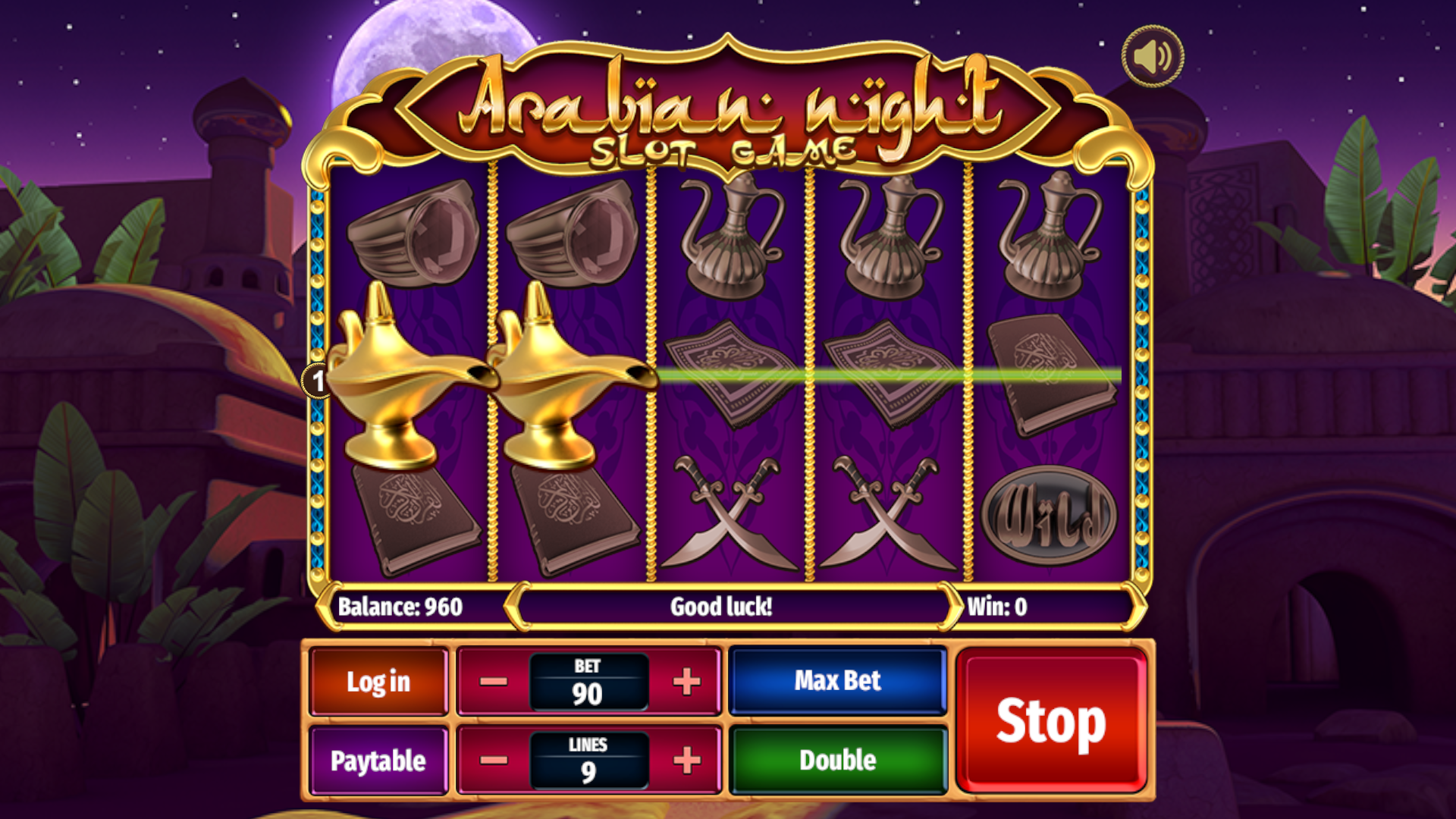This screenshot has width=1456, height=819.
Task: Click the Balance 960 display
Action: click(x=402, y=607)
